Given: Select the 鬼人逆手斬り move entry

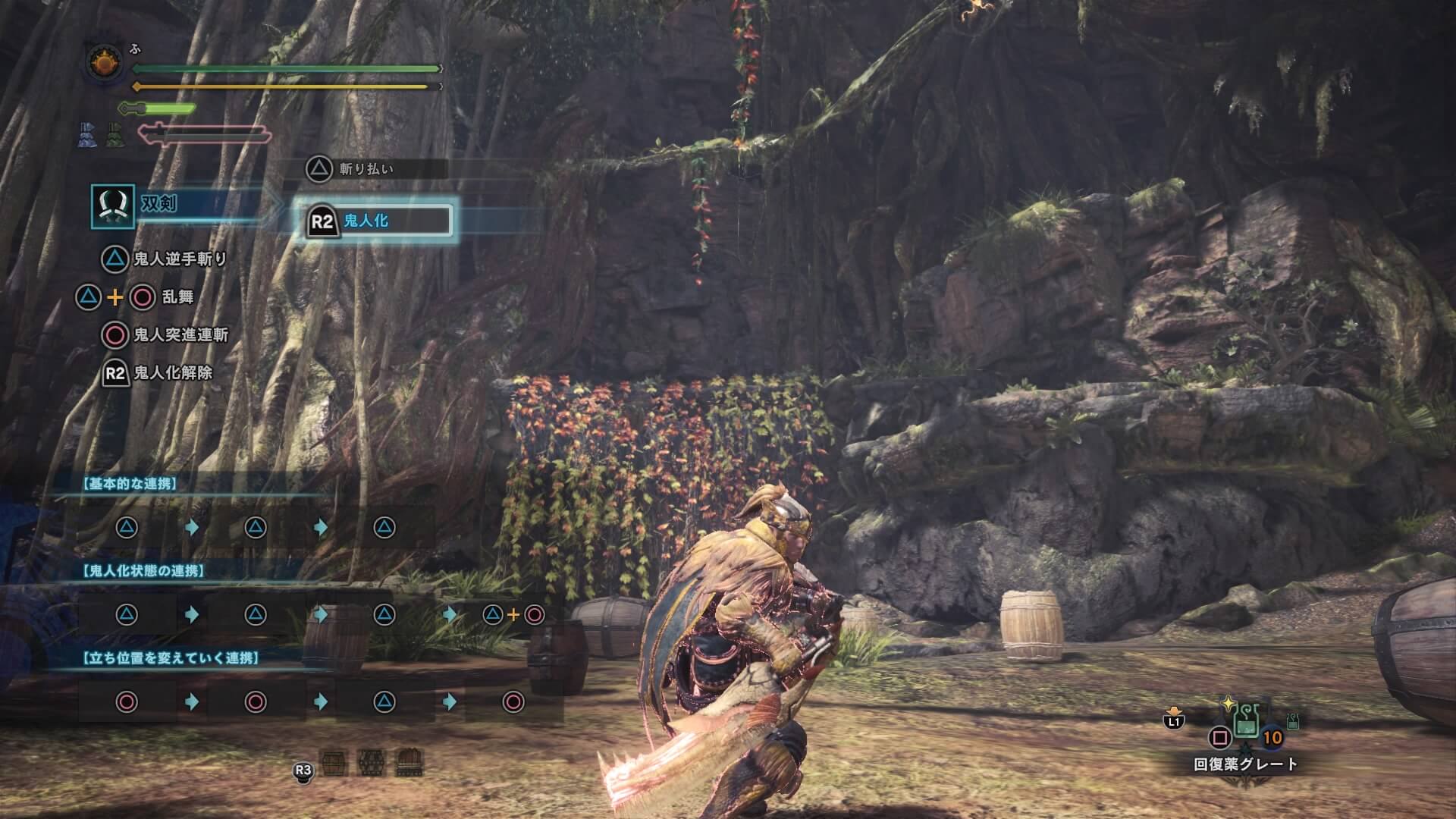Looking at the screenshot, I should click(x=179, y=259).
